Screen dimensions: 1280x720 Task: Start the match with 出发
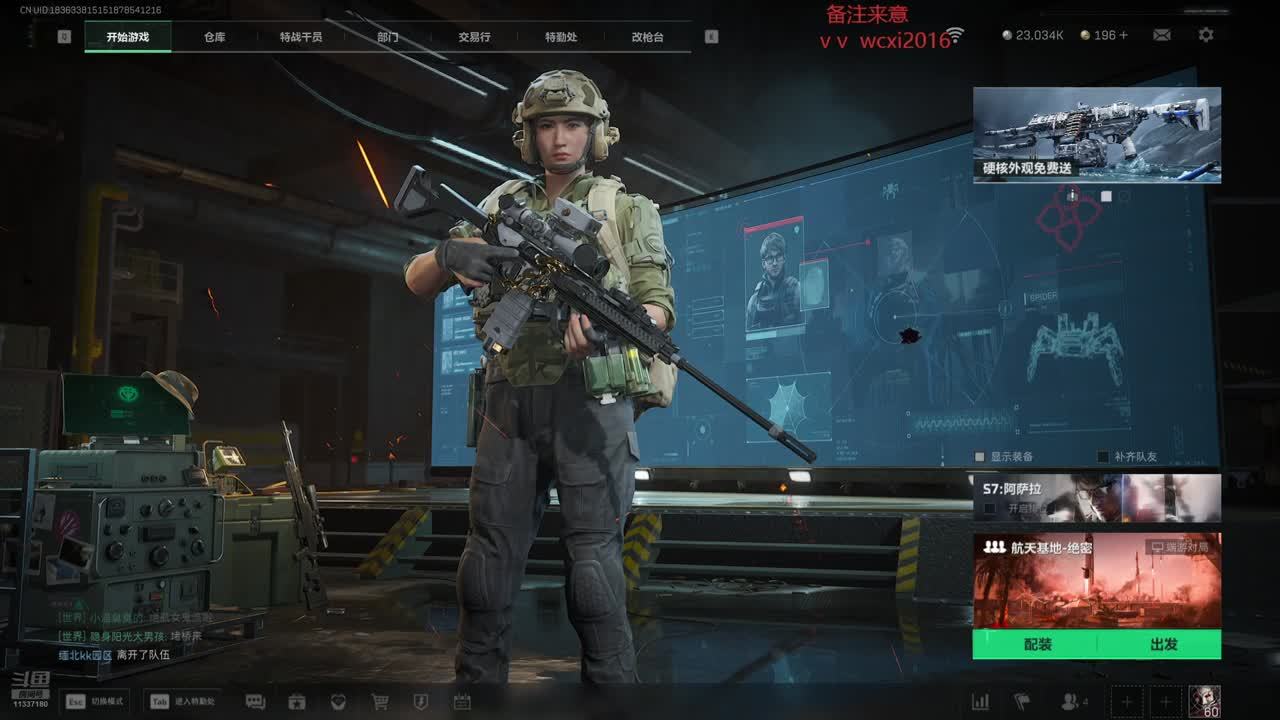[1163, 645]
